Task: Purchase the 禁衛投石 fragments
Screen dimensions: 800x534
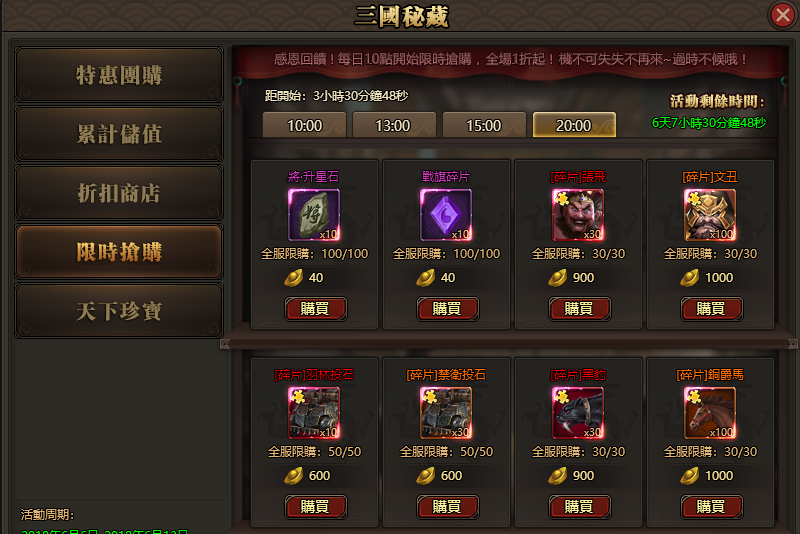Action: pos(447,506)
